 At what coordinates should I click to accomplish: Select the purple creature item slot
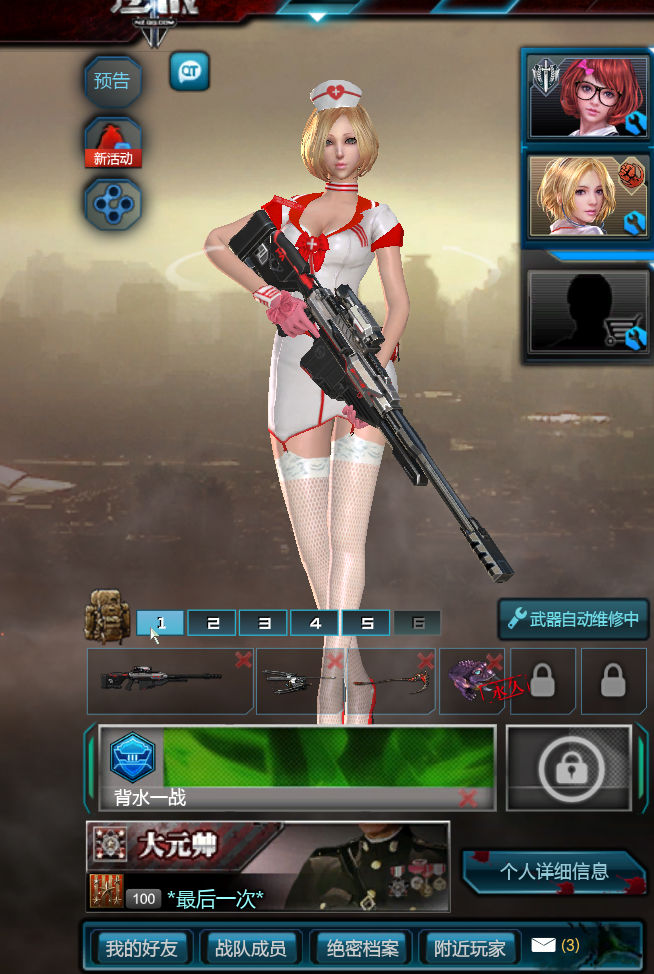pos(472,680)
